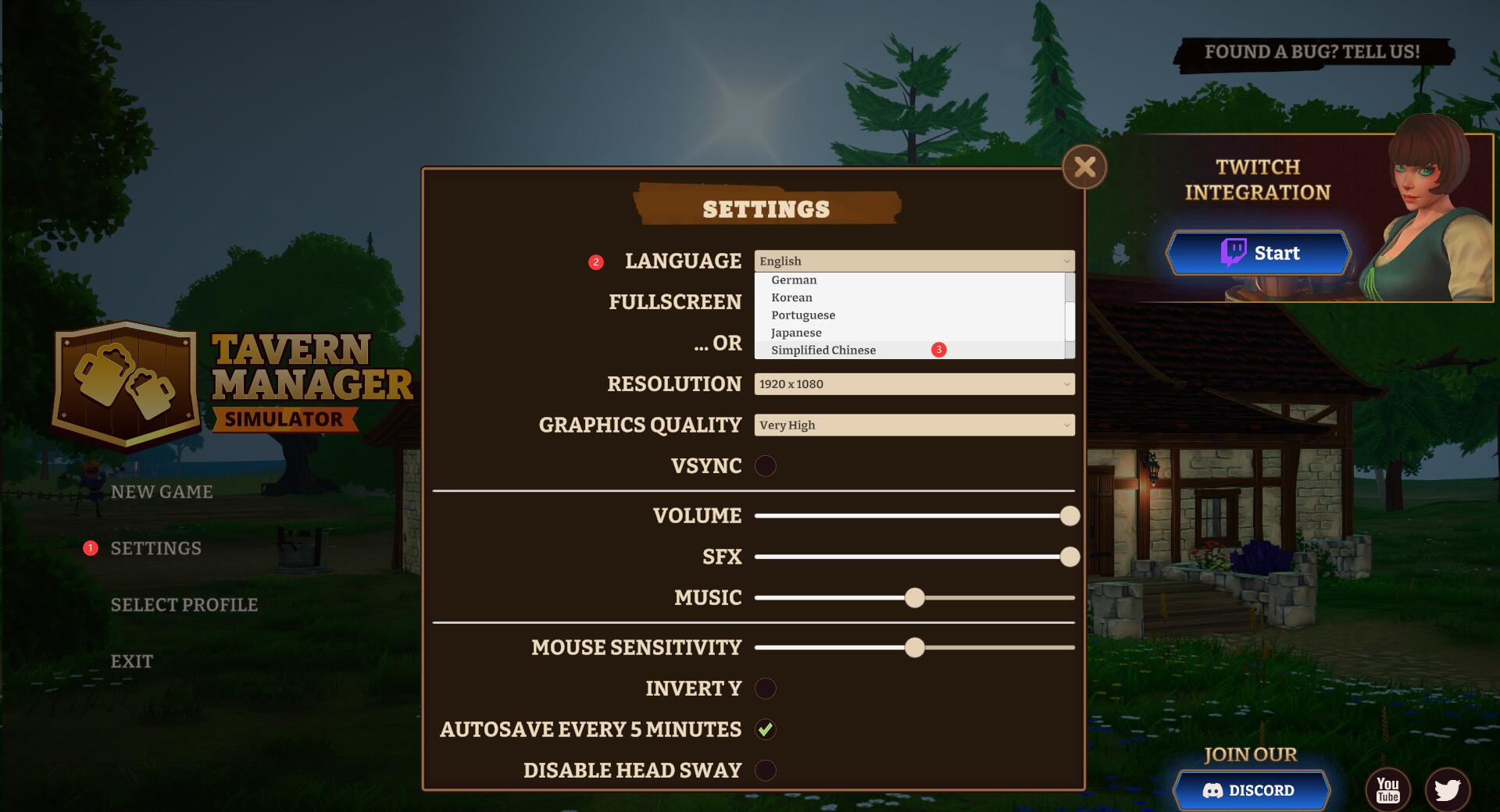Click the Mouse Sensitivity slider handle

coord(915,648)
